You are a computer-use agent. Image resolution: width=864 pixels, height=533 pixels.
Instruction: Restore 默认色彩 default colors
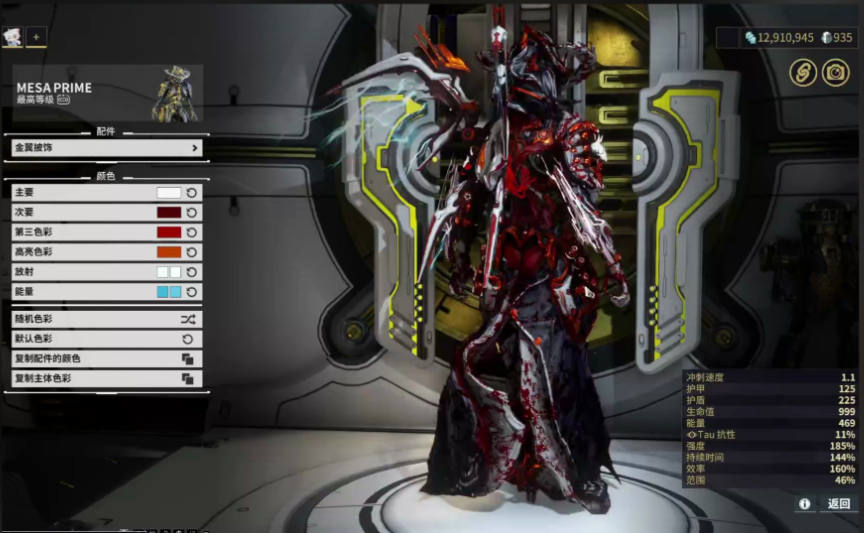[x=107, y=339]
